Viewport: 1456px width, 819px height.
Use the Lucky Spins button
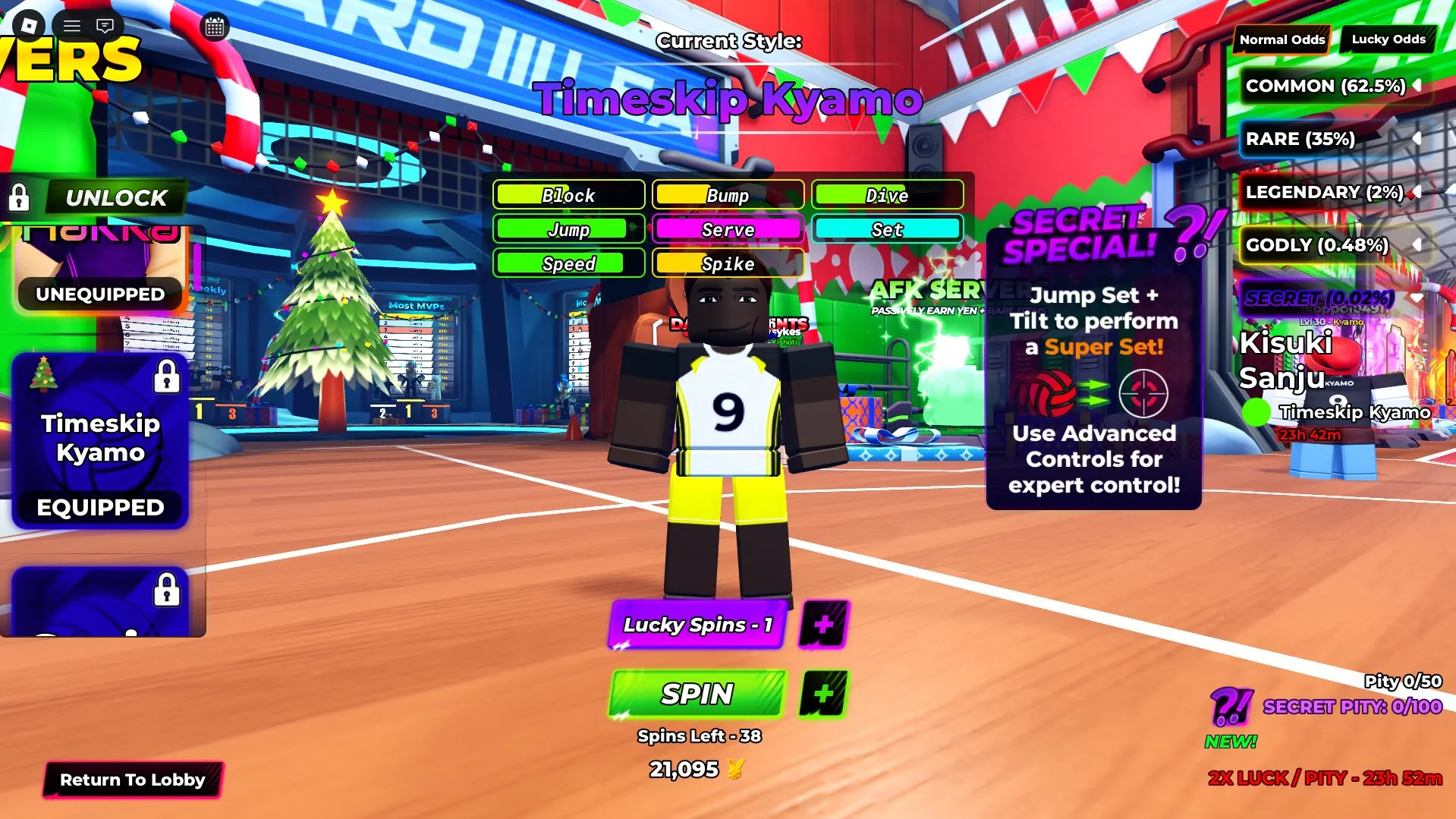pyautogui.click(x=697, y=625)
